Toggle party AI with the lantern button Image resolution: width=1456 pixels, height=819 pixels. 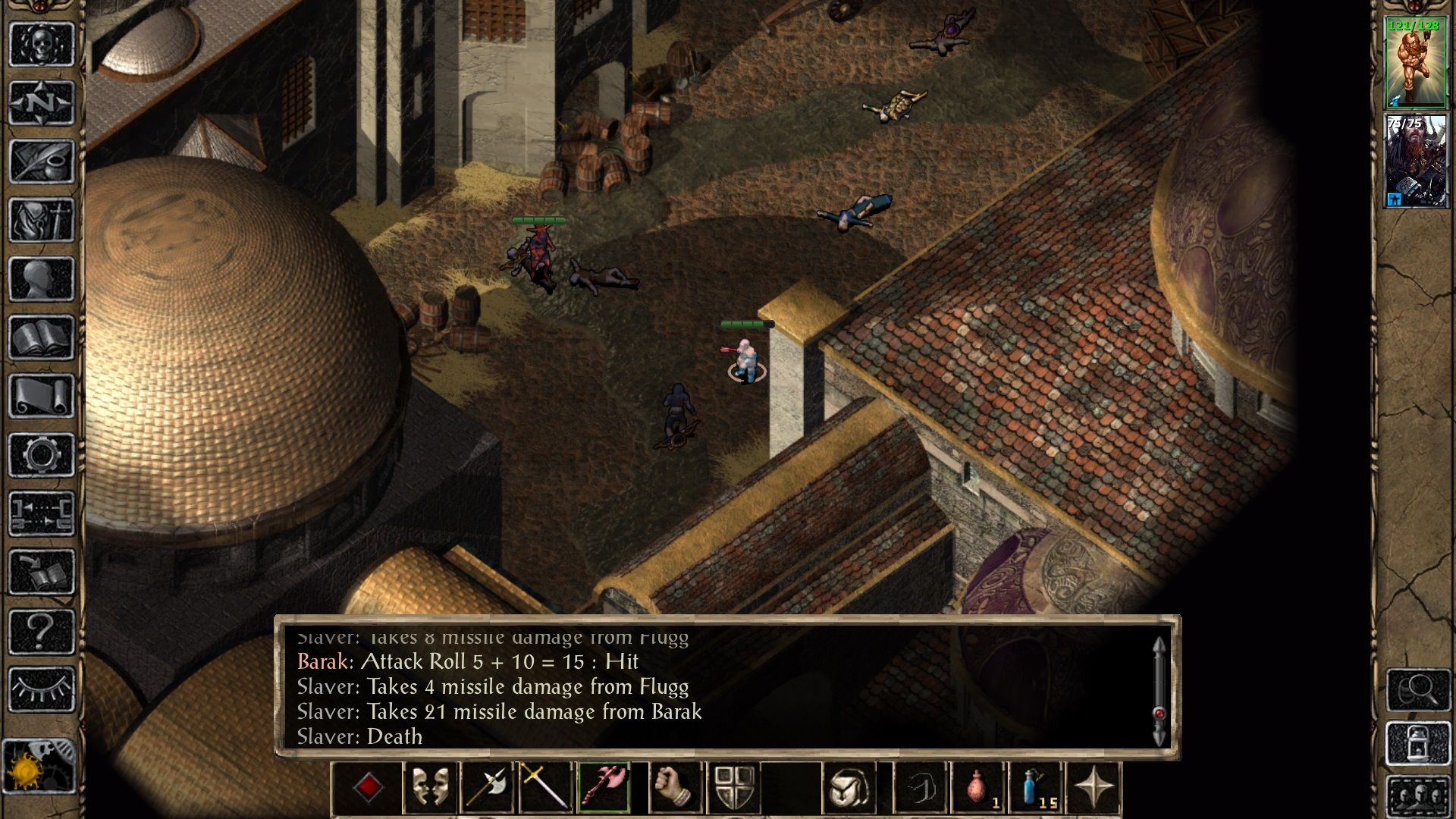[x=1418, y=744]
